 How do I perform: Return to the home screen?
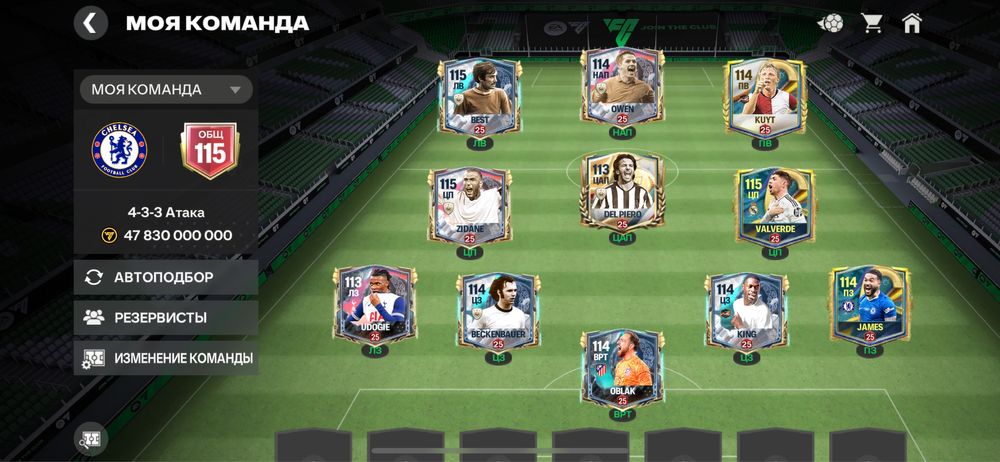[911, 23]
